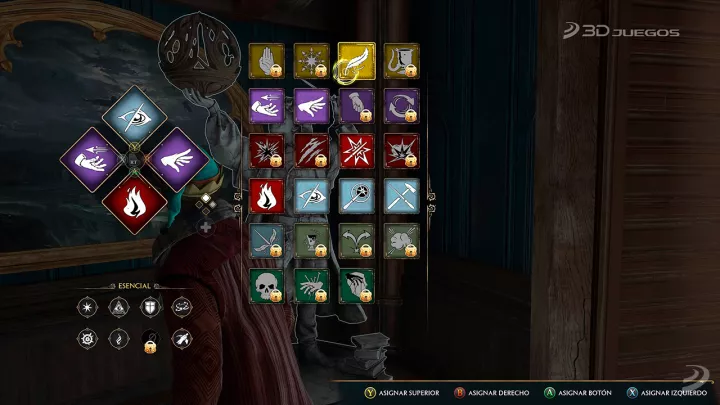Select the blue Lumos wand-light spell
The image size is (720, 405).
pyautogui.click(x=356, y=194)
